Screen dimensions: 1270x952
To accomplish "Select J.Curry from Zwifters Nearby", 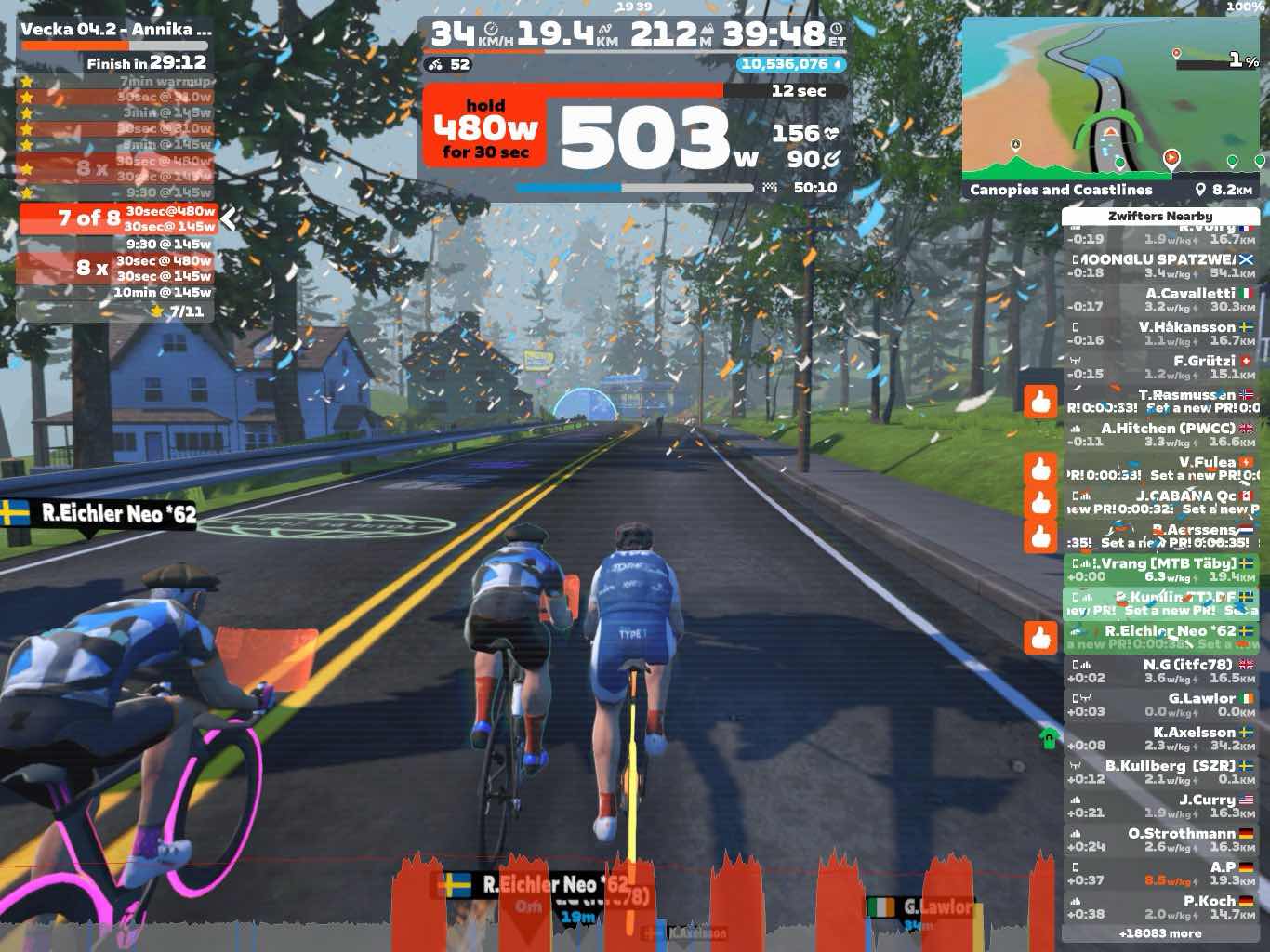I will (1160, 805).
